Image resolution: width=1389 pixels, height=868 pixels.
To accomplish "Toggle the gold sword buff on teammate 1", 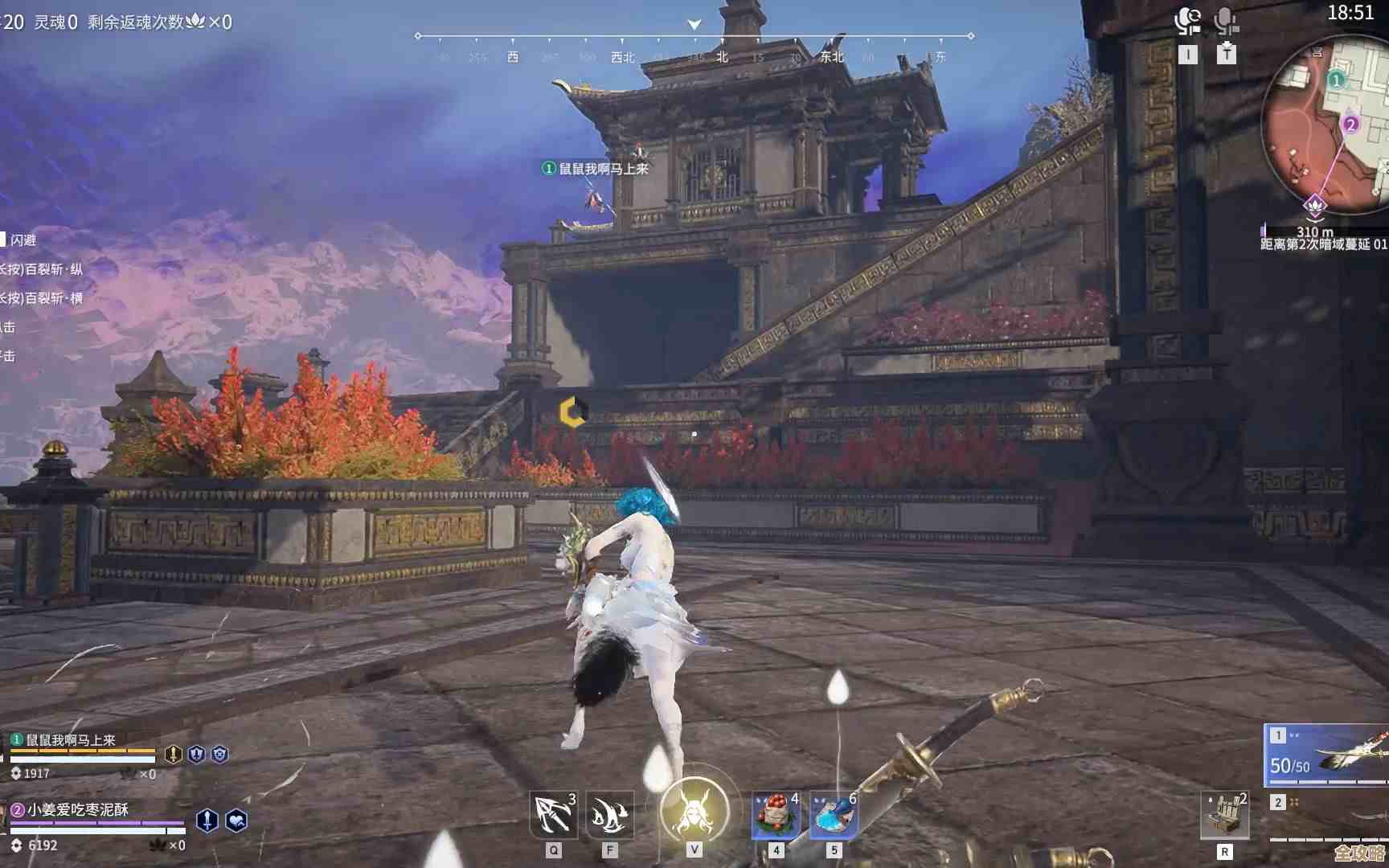I will (x=173, y=755).
